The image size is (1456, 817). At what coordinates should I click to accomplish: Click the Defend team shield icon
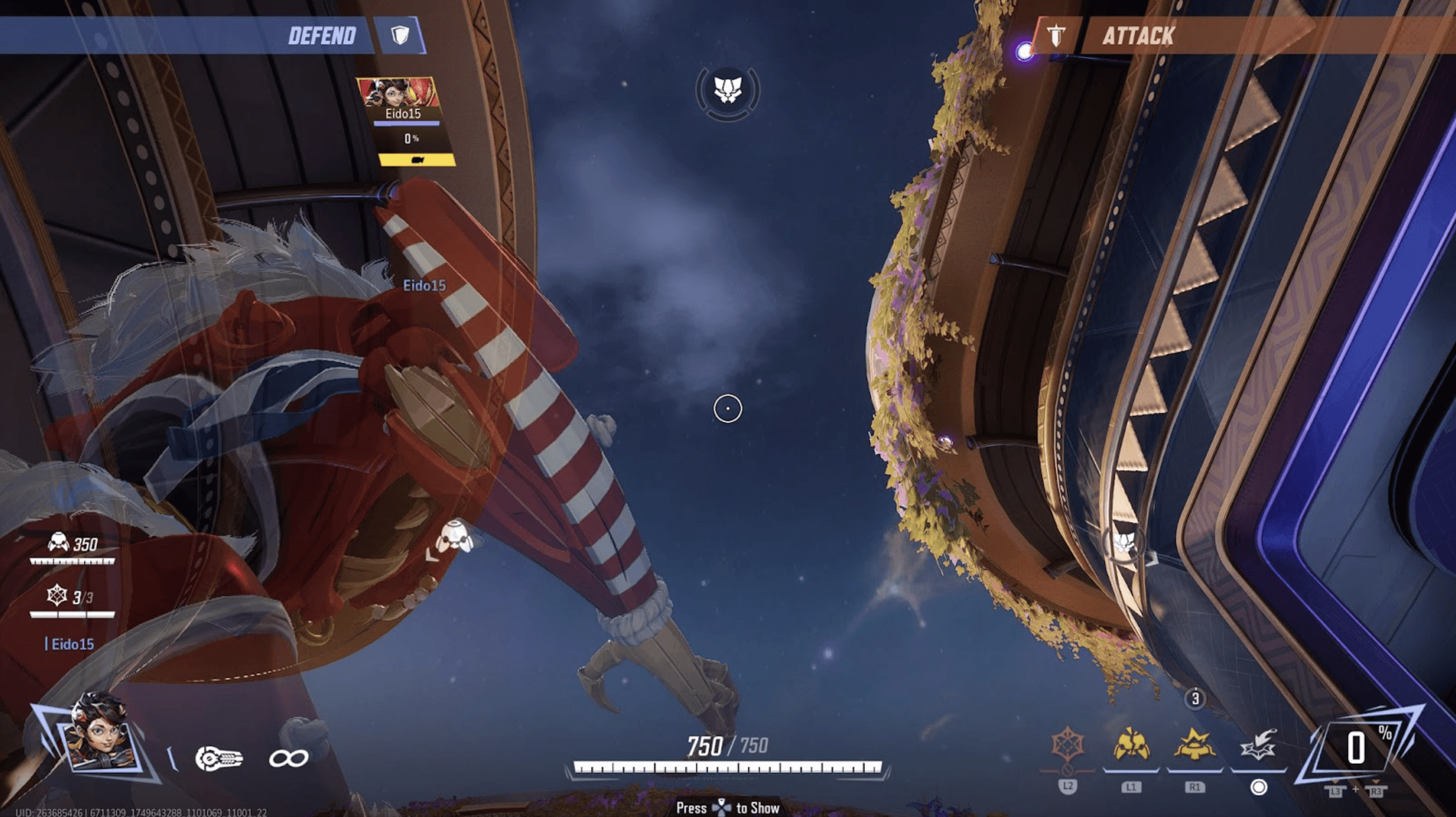pyautogui.click(x=400, y=36)
